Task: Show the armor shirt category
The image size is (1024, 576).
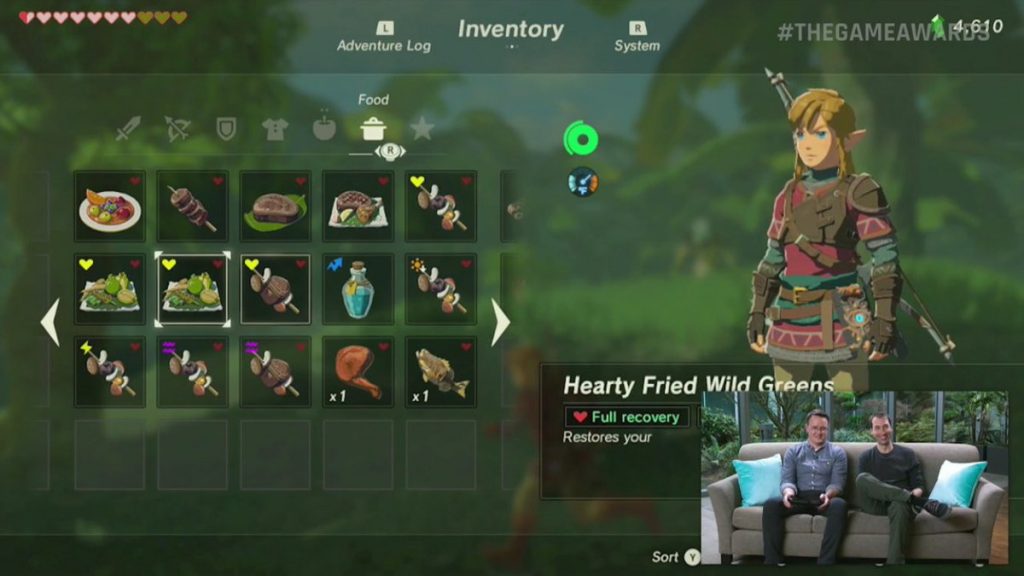Action: (275, 129)
